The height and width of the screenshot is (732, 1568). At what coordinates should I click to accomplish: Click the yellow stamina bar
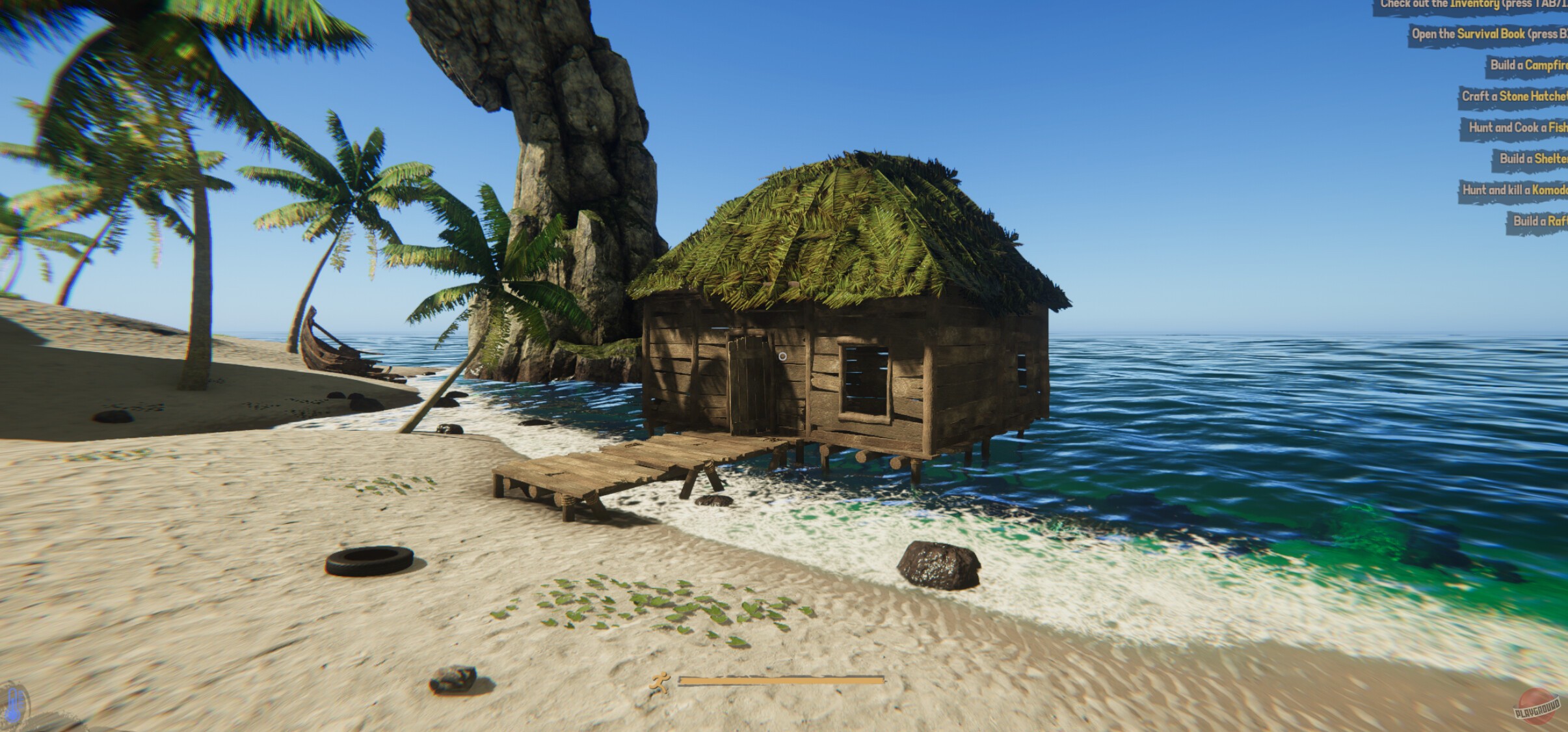tap(780, 681)
